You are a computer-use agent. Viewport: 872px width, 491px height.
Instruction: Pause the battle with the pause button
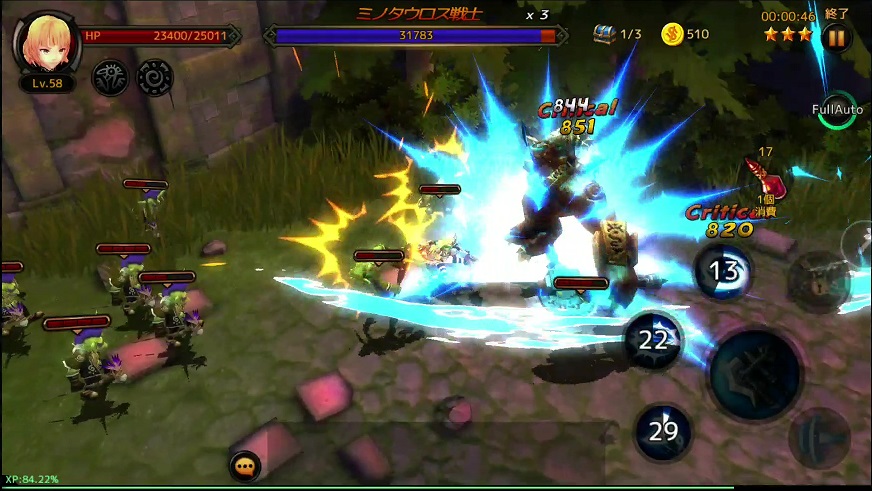pyautogui.click(x=836, y=39)
